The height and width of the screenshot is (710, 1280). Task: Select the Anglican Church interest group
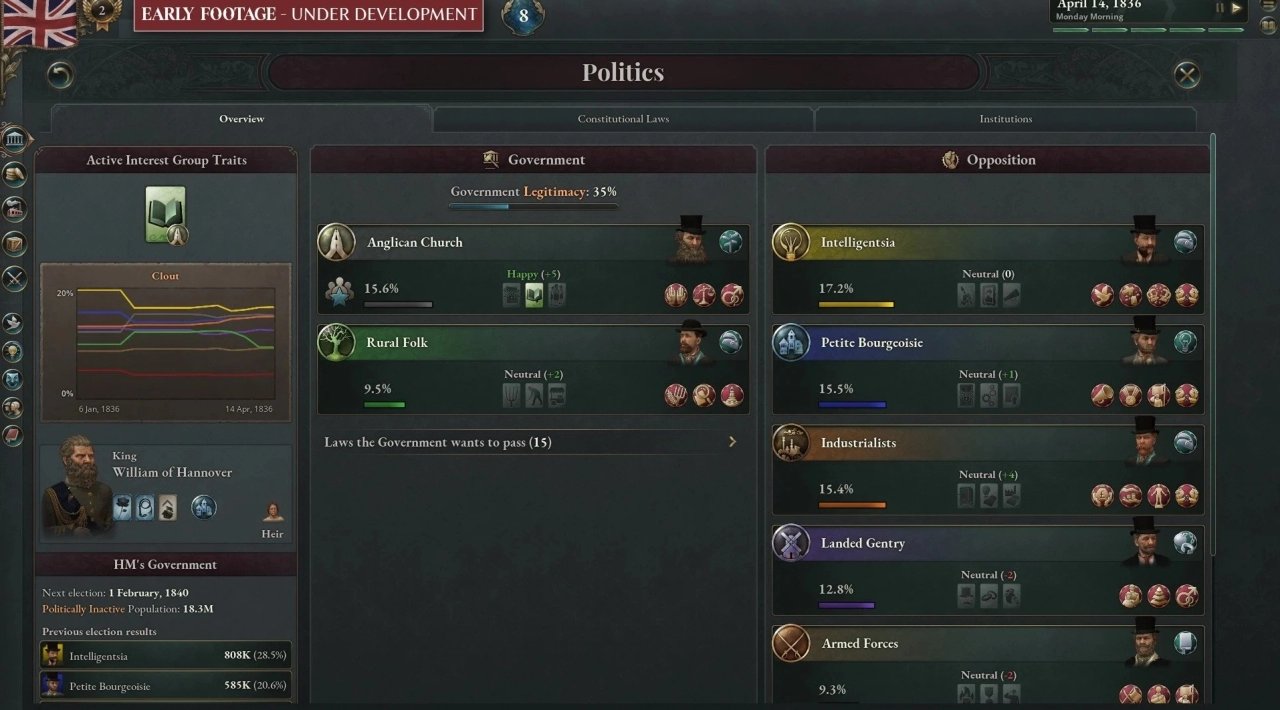pyautogui.click(x=415, y=243)
